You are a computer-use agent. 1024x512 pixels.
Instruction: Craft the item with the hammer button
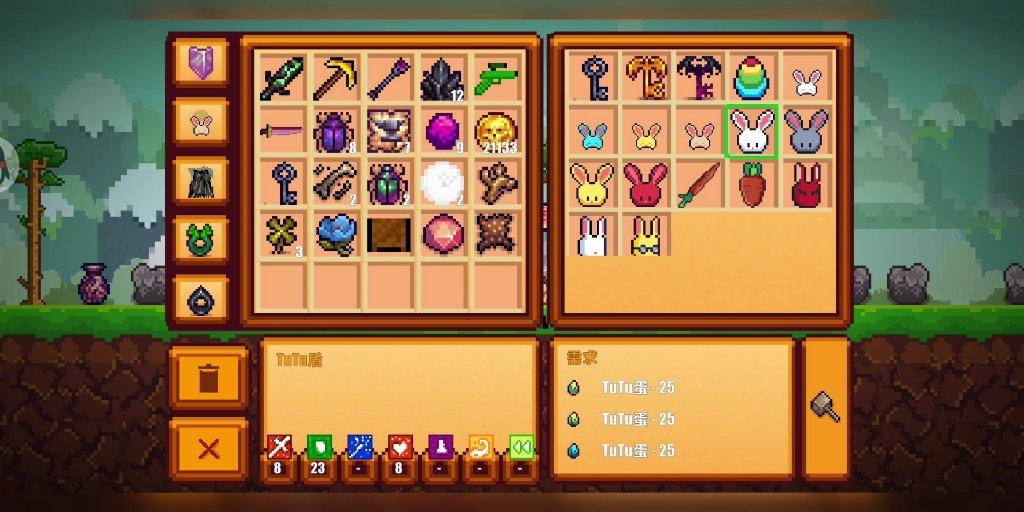tap(825, 407)
